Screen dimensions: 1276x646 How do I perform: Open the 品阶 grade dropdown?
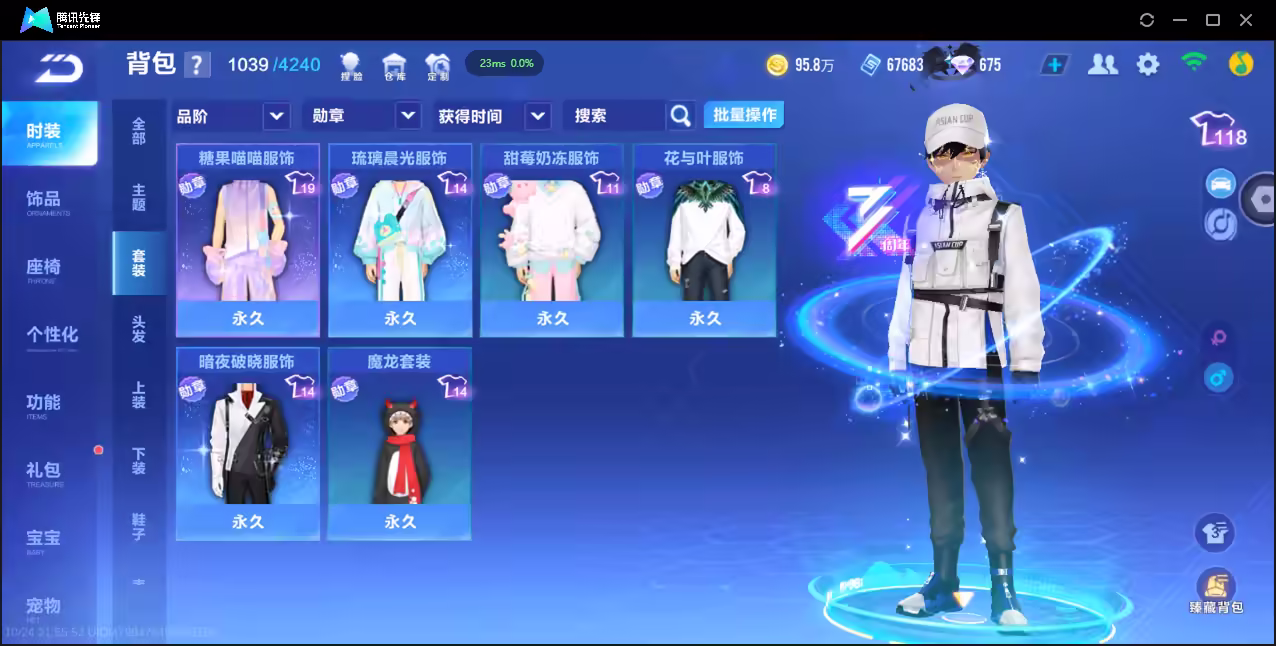pyautogui.click(x=232, y=116)
